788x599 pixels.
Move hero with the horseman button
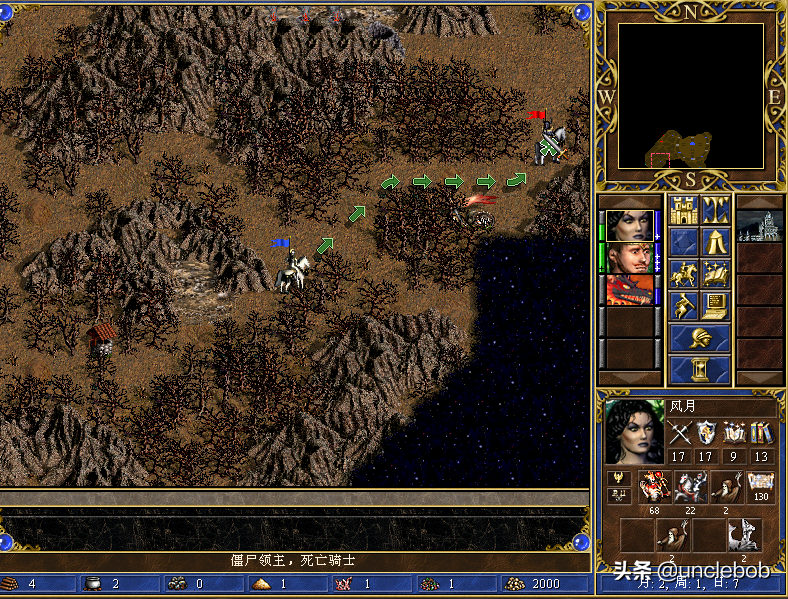pyautogui.click(x=684, y=273)
